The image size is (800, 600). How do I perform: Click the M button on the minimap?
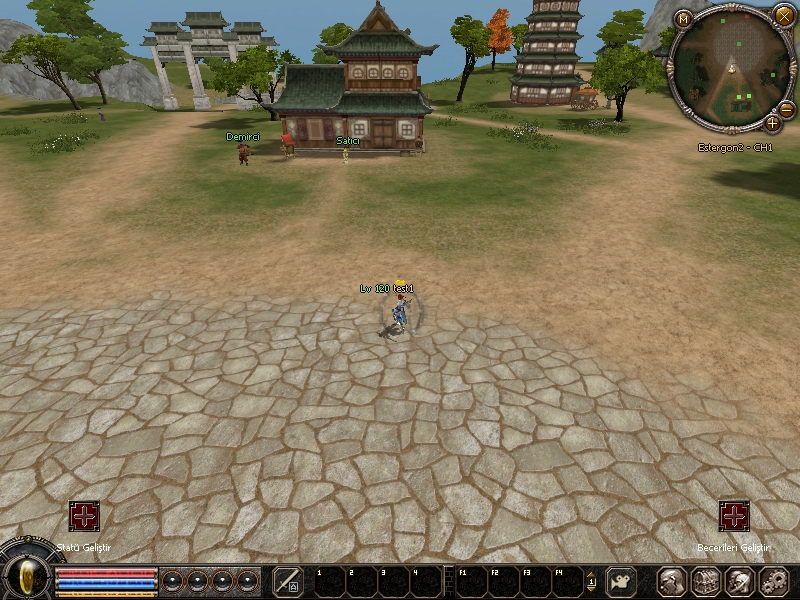click(684, 18)
